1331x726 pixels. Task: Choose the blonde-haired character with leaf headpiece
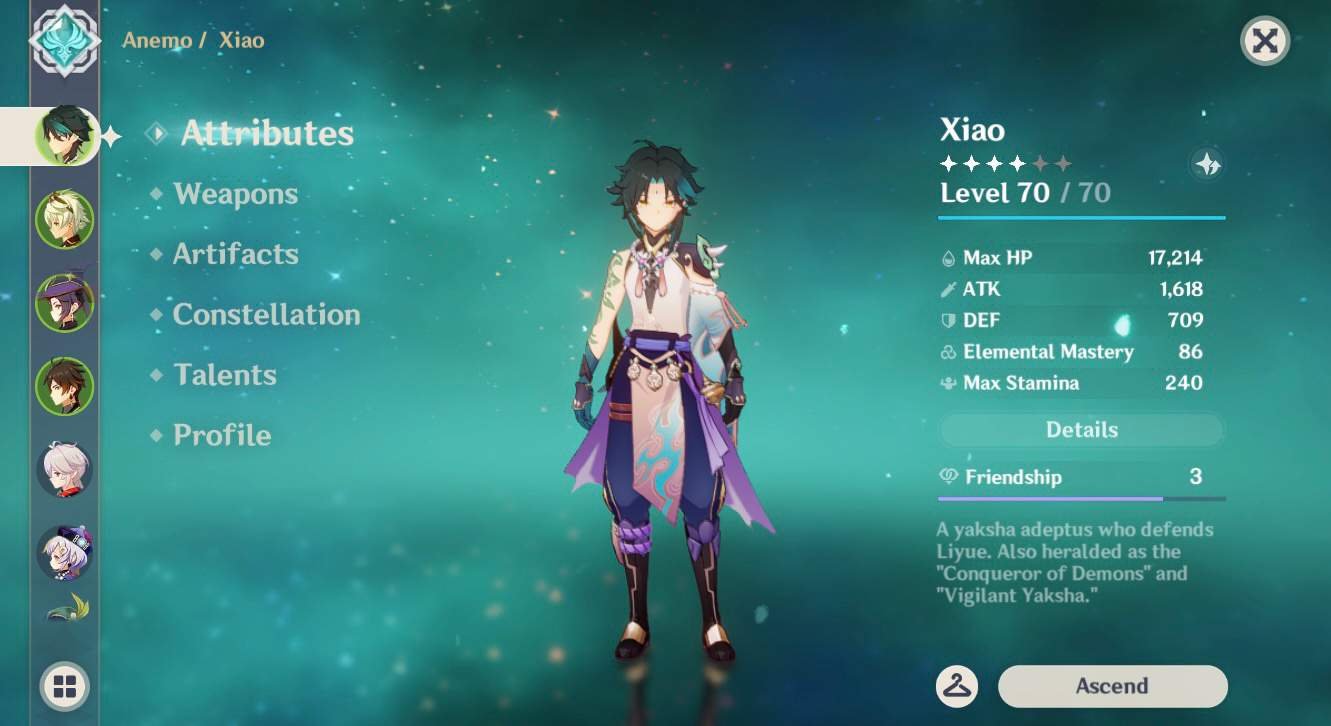[x=65, y=219]
